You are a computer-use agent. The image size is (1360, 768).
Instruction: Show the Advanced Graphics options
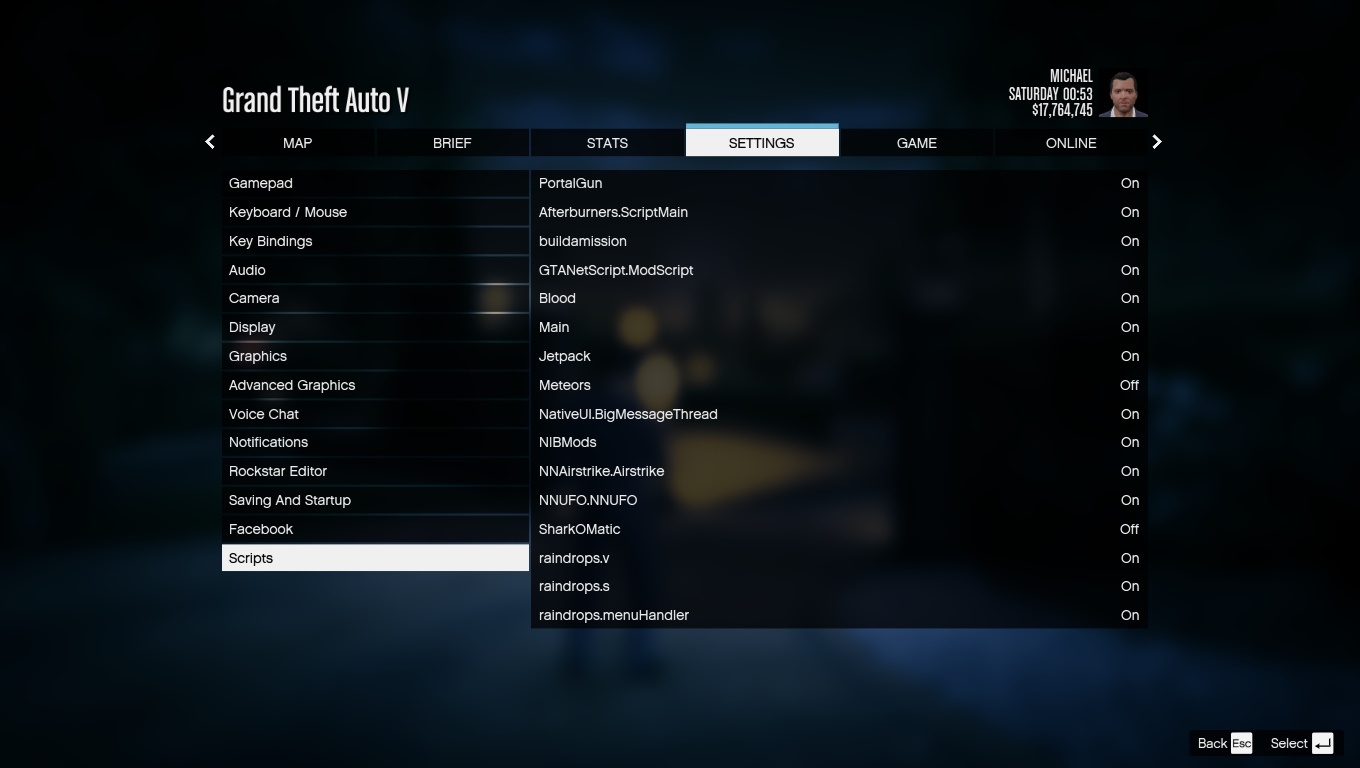[375, 385]
